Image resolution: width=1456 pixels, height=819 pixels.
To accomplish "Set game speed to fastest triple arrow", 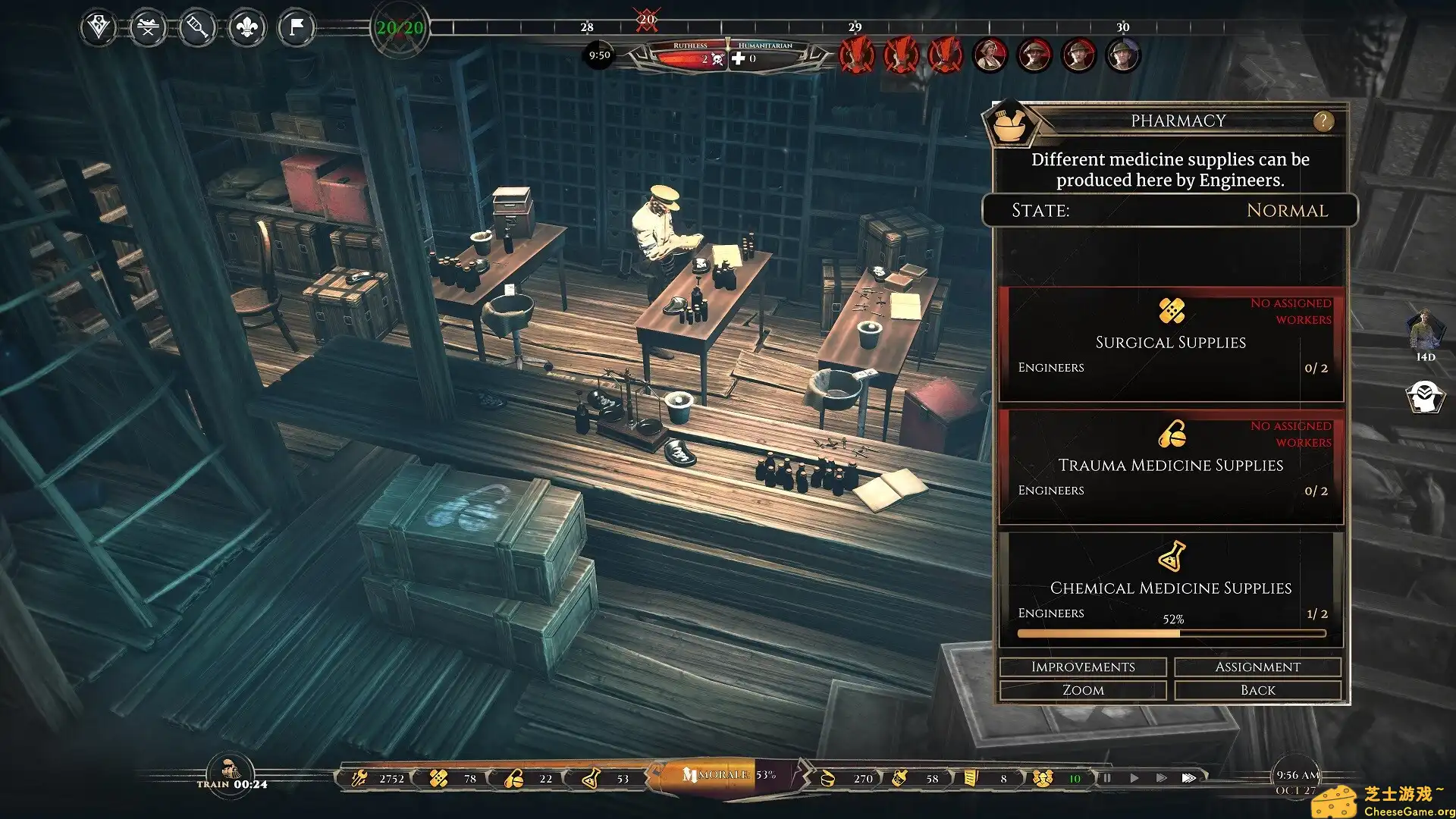I will click(1189, 778).
